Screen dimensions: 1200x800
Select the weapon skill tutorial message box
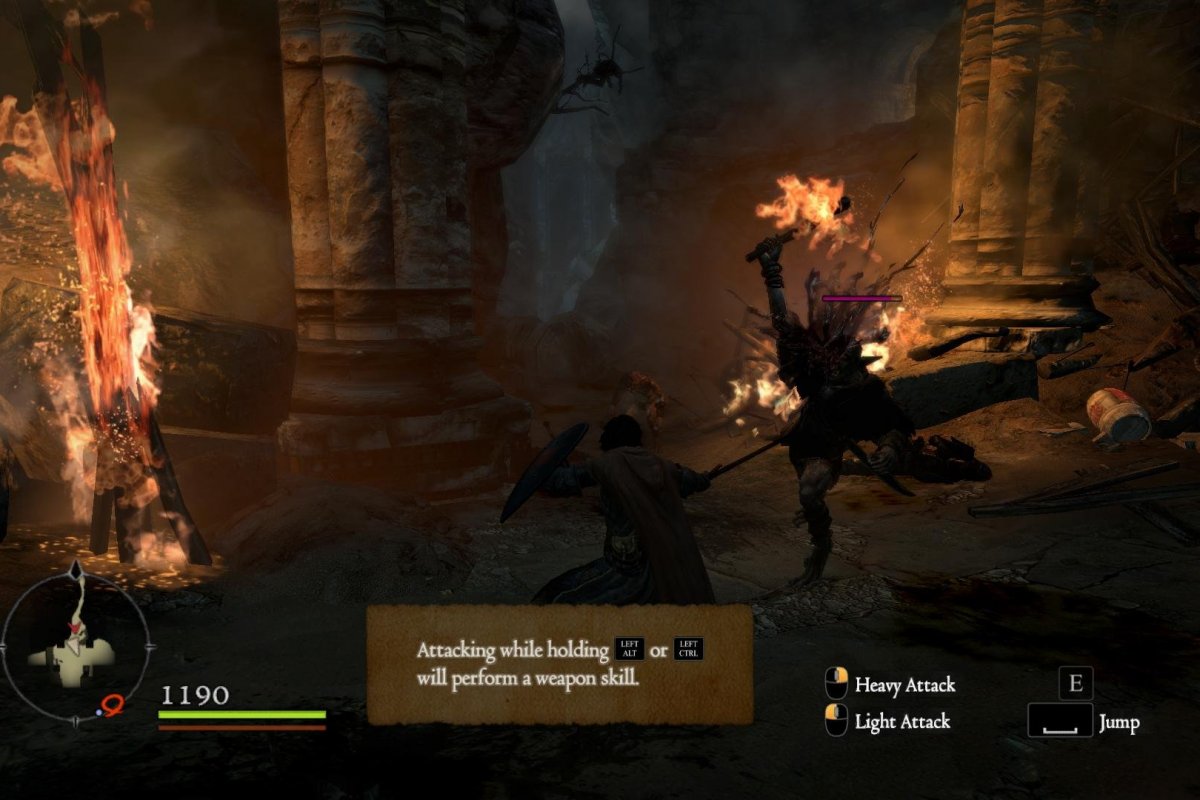[x=560, y=664]
